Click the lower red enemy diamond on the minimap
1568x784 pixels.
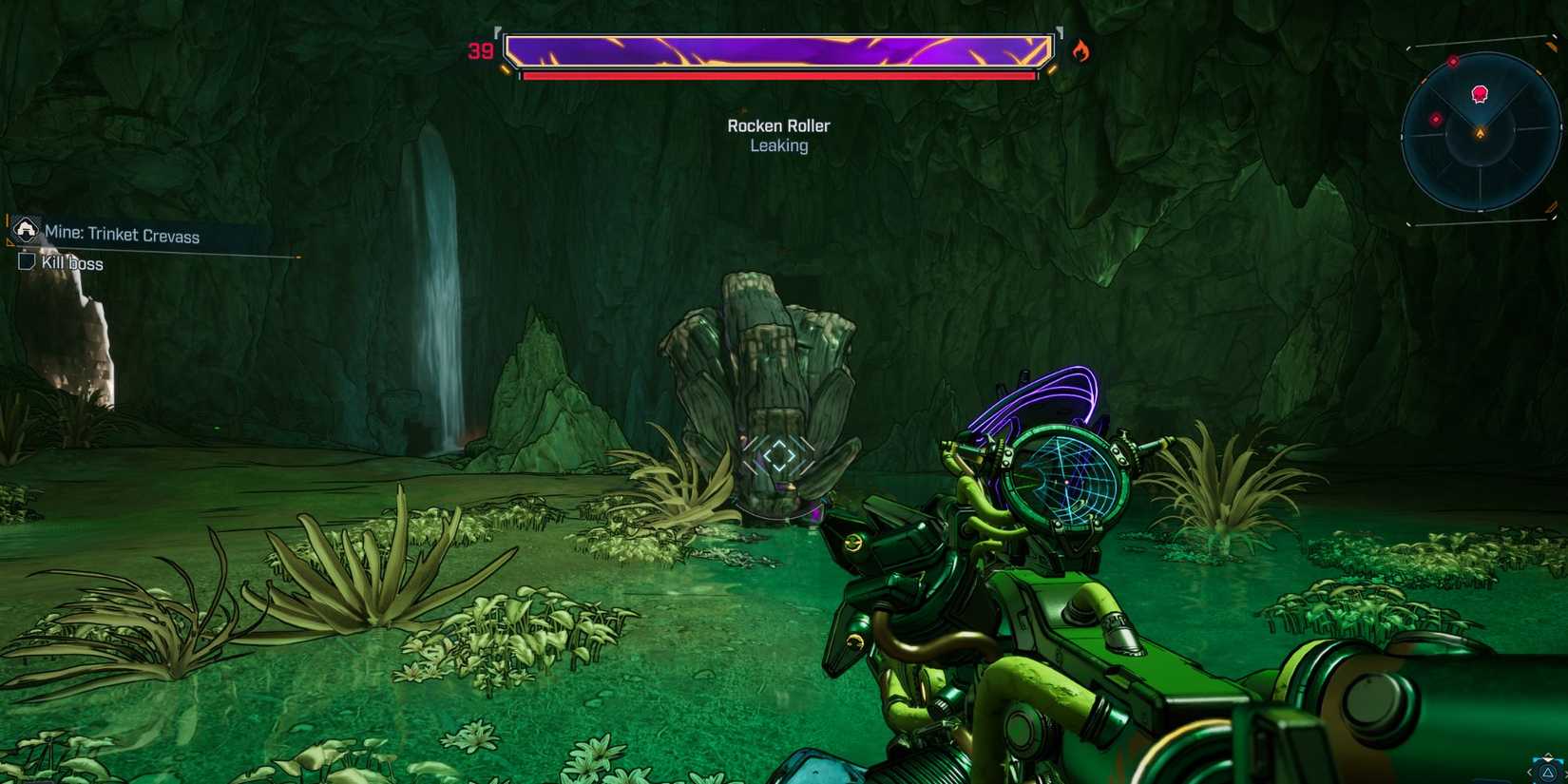[1436, 119]
